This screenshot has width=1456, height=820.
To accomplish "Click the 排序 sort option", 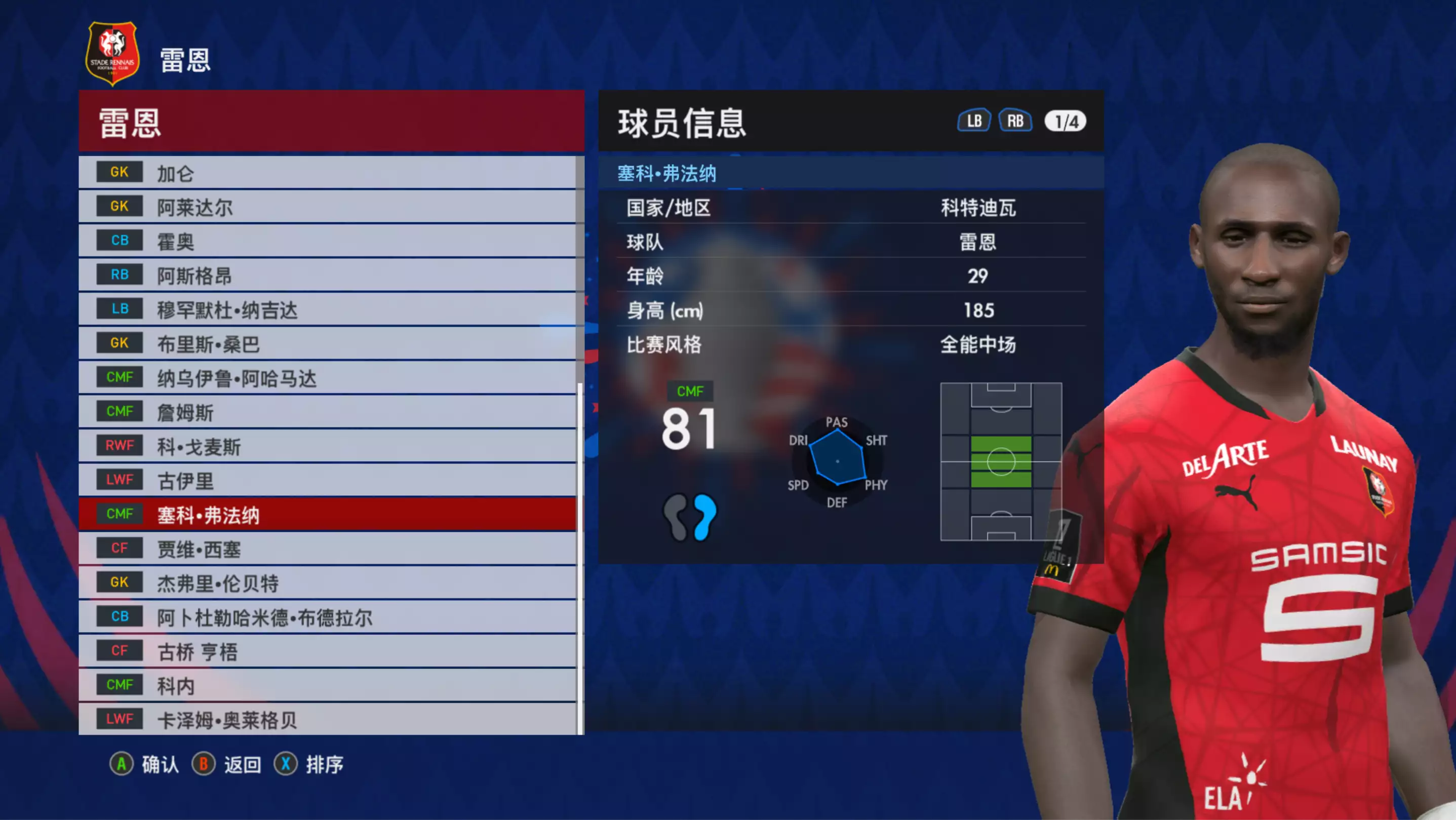I will pyautogui.click(x=309, y=765).
